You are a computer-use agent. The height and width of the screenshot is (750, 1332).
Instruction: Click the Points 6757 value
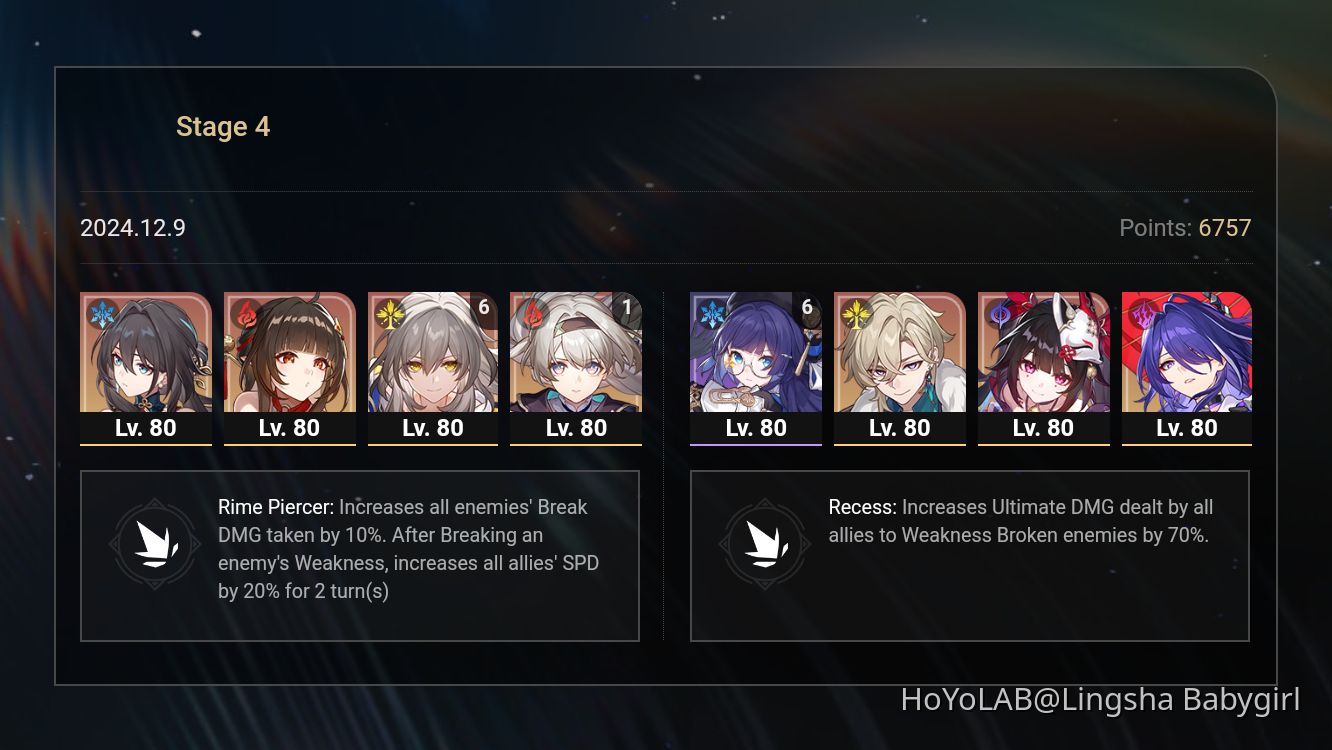click(1224, 228)
